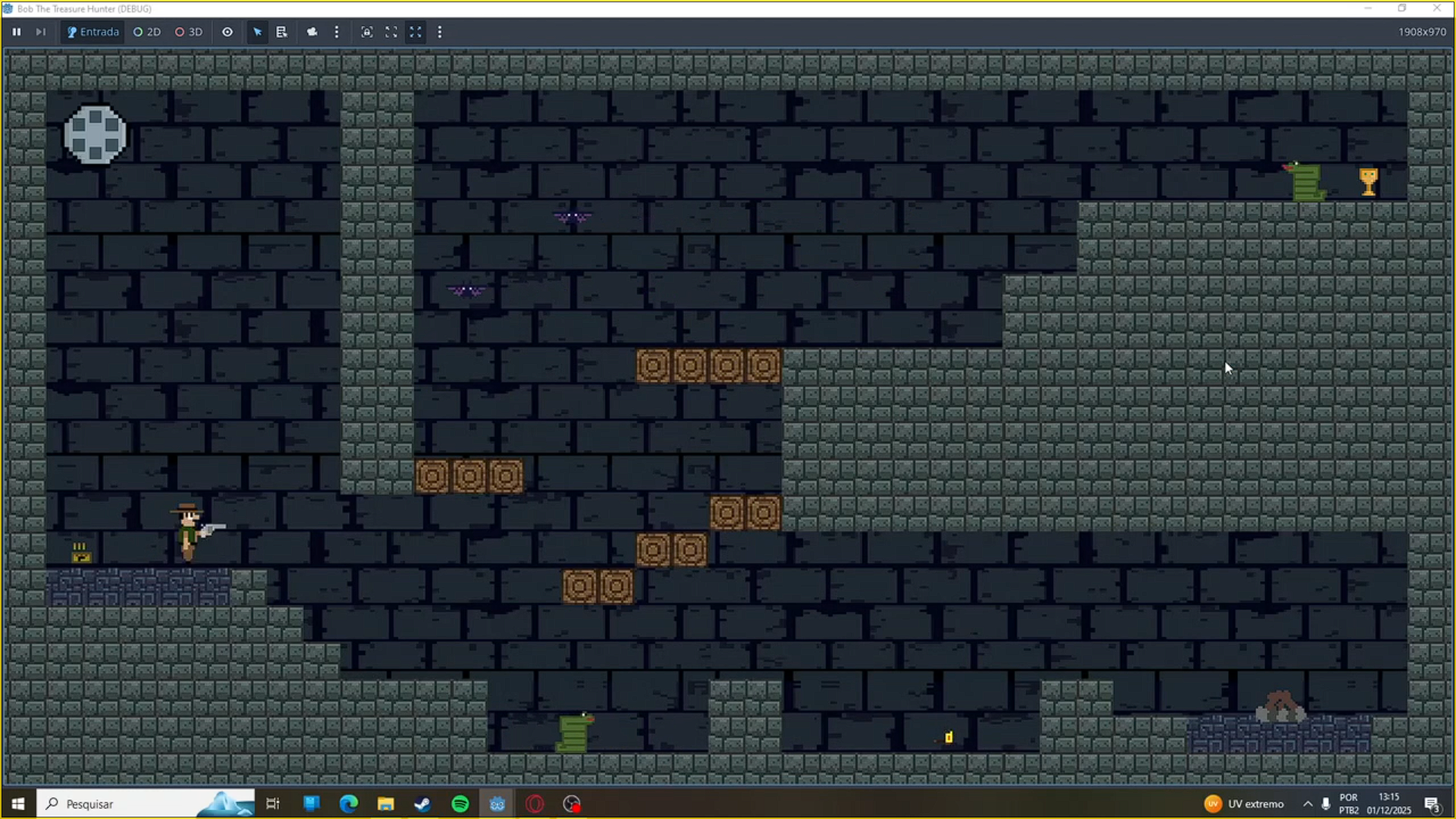Image resolution: width=1456 pixels, height=819 pixels.
Task: Open the rightmost three-dot menu
Action: coord(440,32)
